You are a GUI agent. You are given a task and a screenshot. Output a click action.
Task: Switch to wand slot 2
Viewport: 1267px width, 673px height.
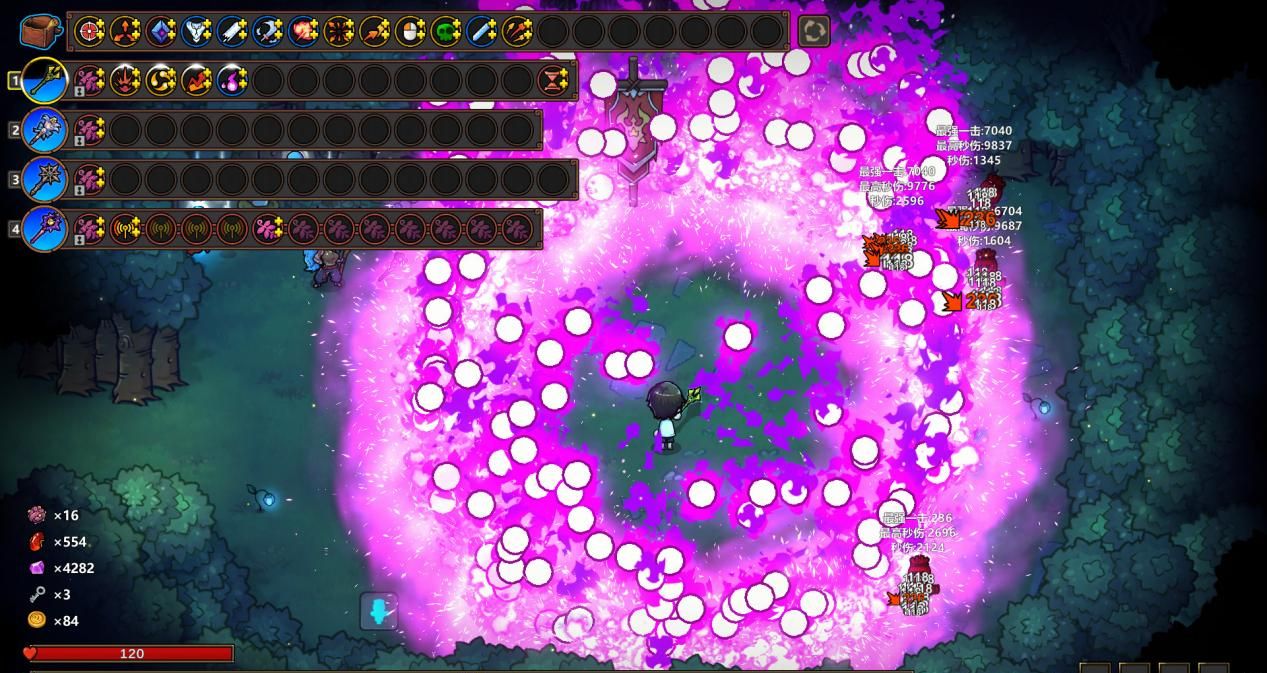[x=44, y=130]
